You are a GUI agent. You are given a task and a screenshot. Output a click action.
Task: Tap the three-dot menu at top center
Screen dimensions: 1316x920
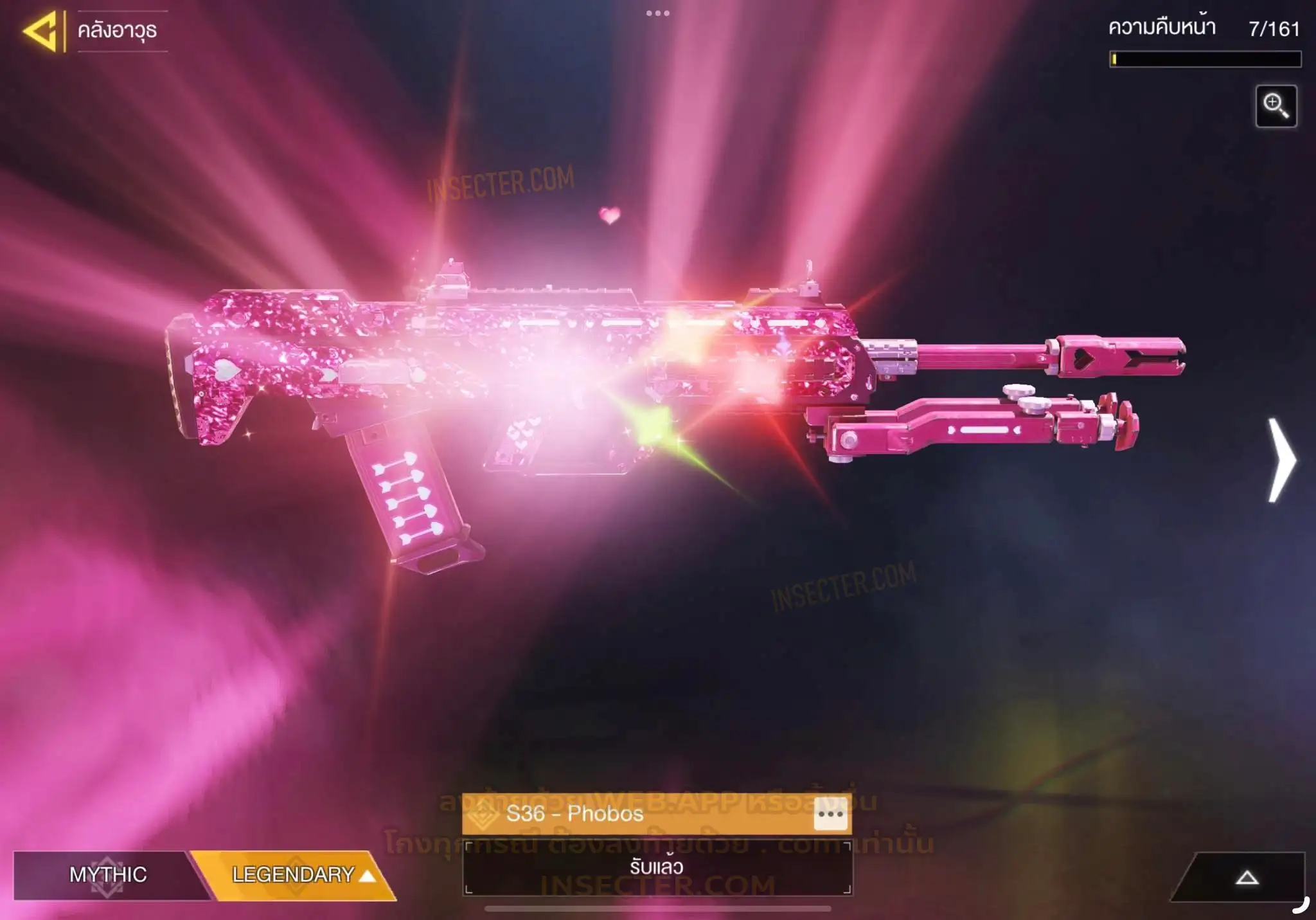click(x=657, y=13)
